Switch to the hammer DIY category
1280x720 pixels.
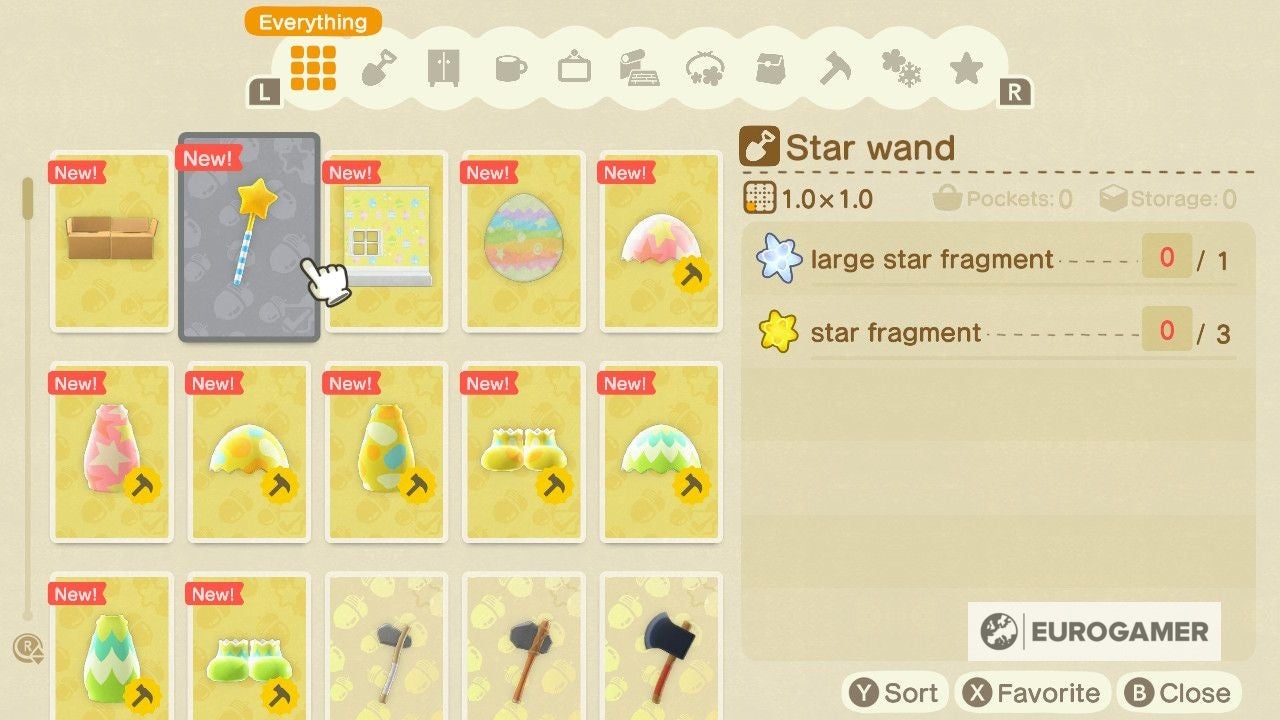tap(836, 69)
